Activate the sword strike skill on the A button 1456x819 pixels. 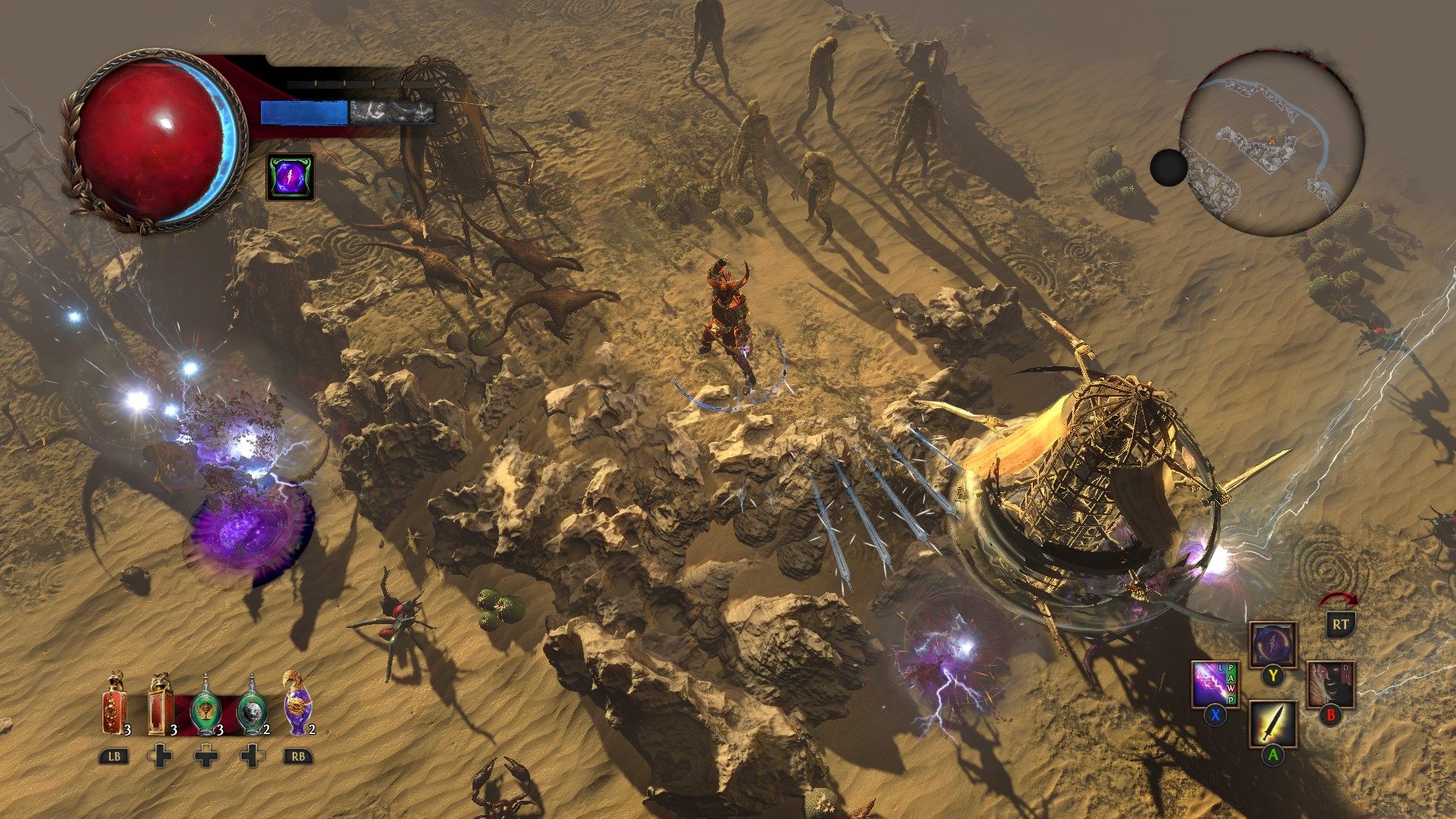pos(1273,723)
